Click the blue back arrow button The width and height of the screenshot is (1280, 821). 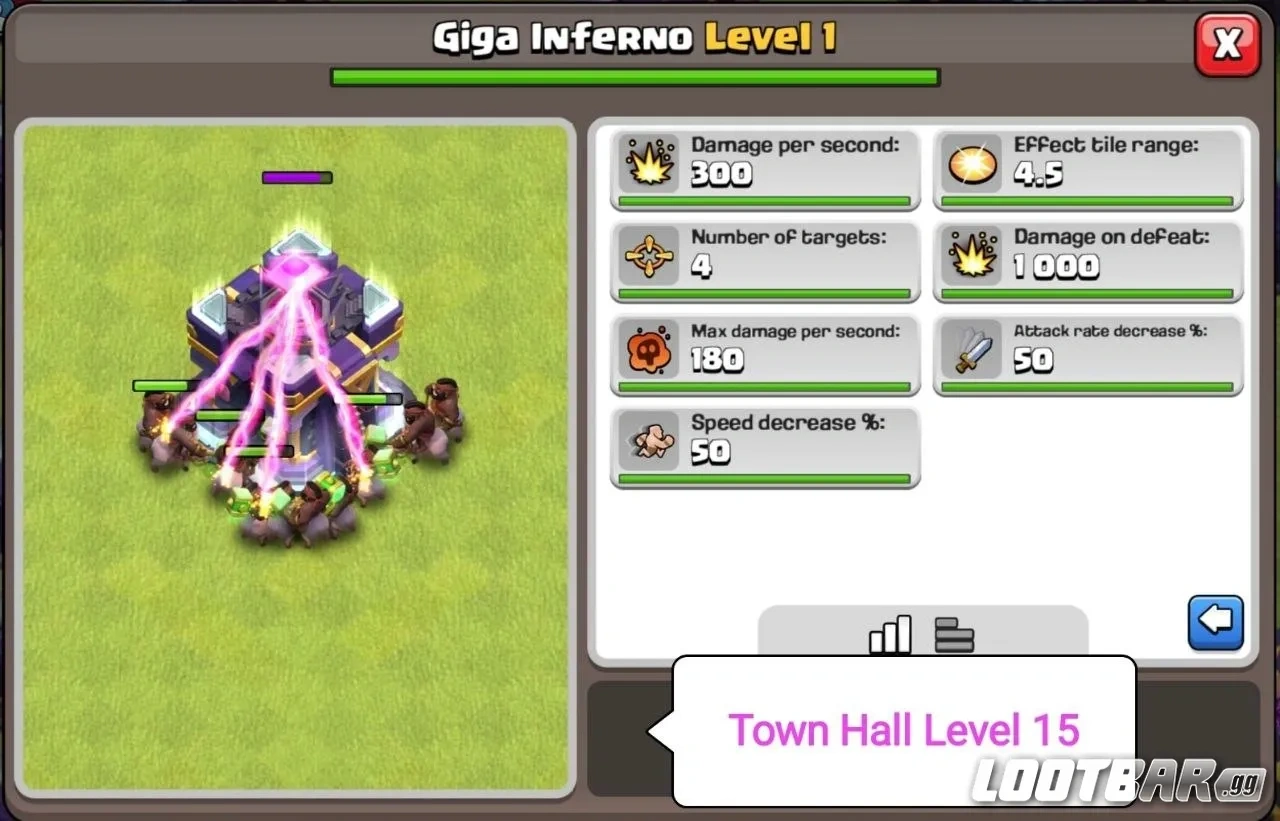[1215, 621]
